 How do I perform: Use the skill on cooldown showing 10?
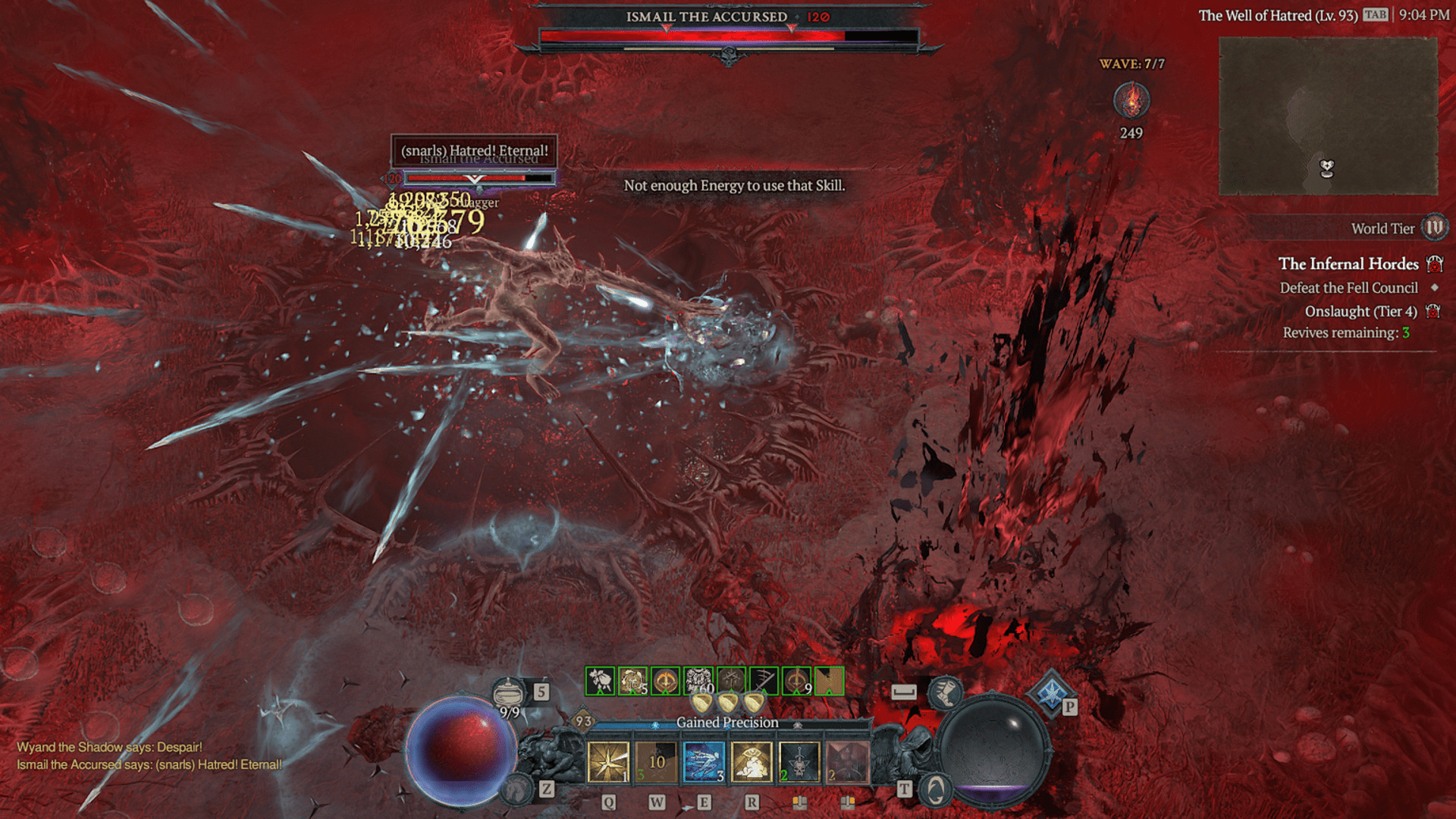point(657,761)
